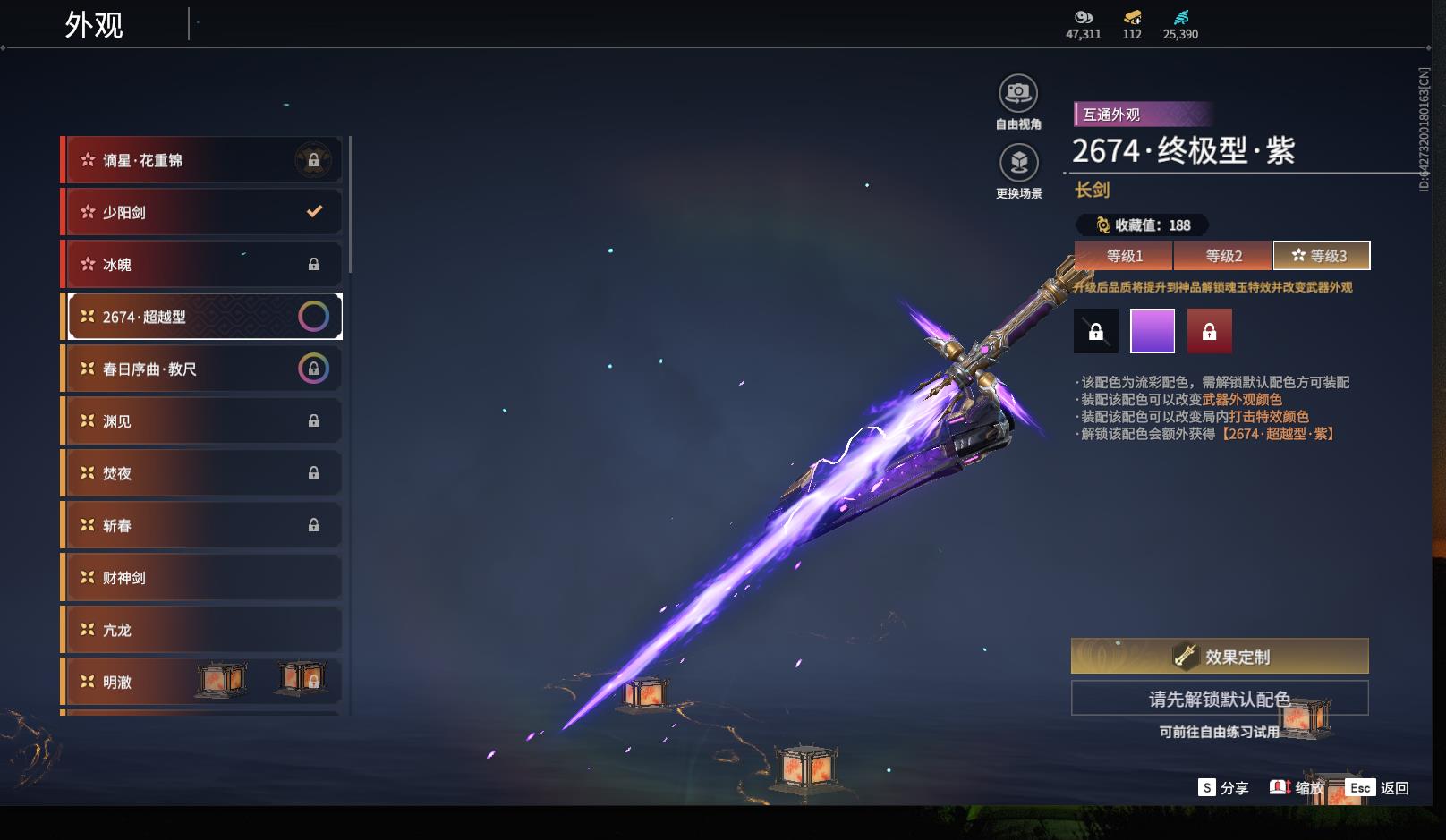Select the locked red color swatch
Screen dimensions: 1446x840
tap(1209, 331)
